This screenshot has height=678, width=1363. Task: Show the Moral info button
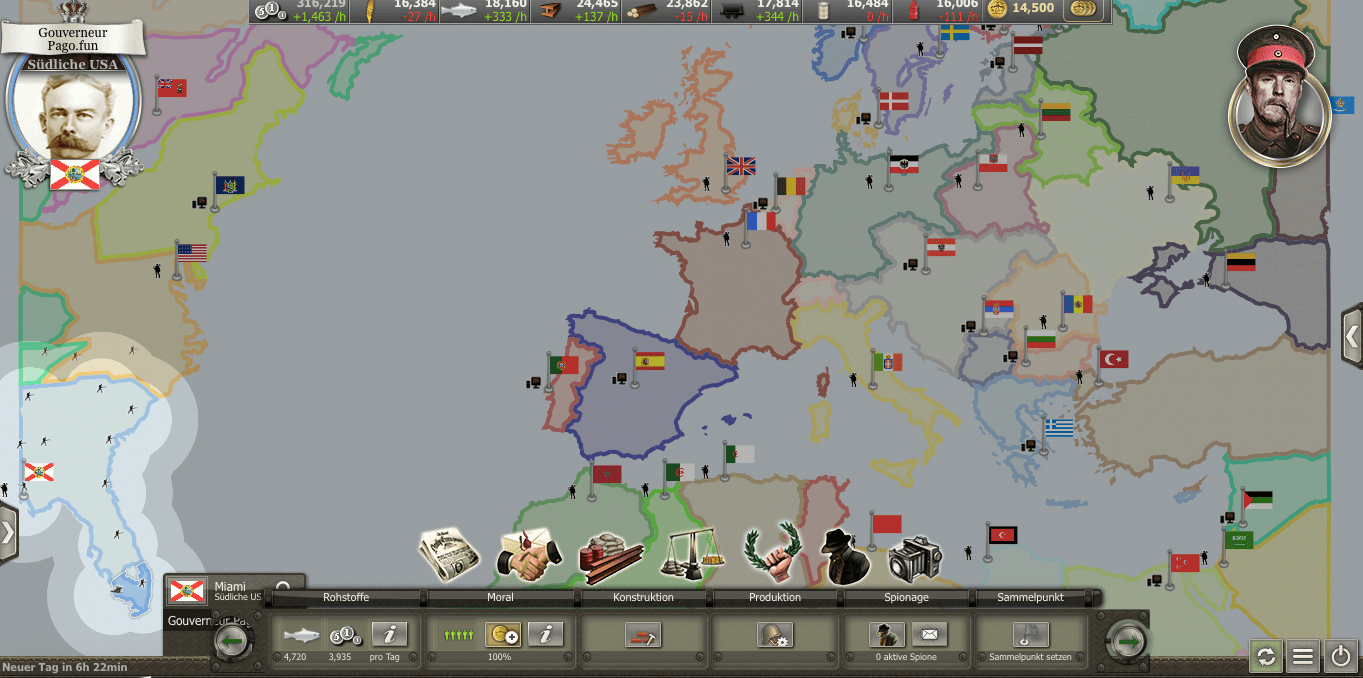click(x=546, y=634)
